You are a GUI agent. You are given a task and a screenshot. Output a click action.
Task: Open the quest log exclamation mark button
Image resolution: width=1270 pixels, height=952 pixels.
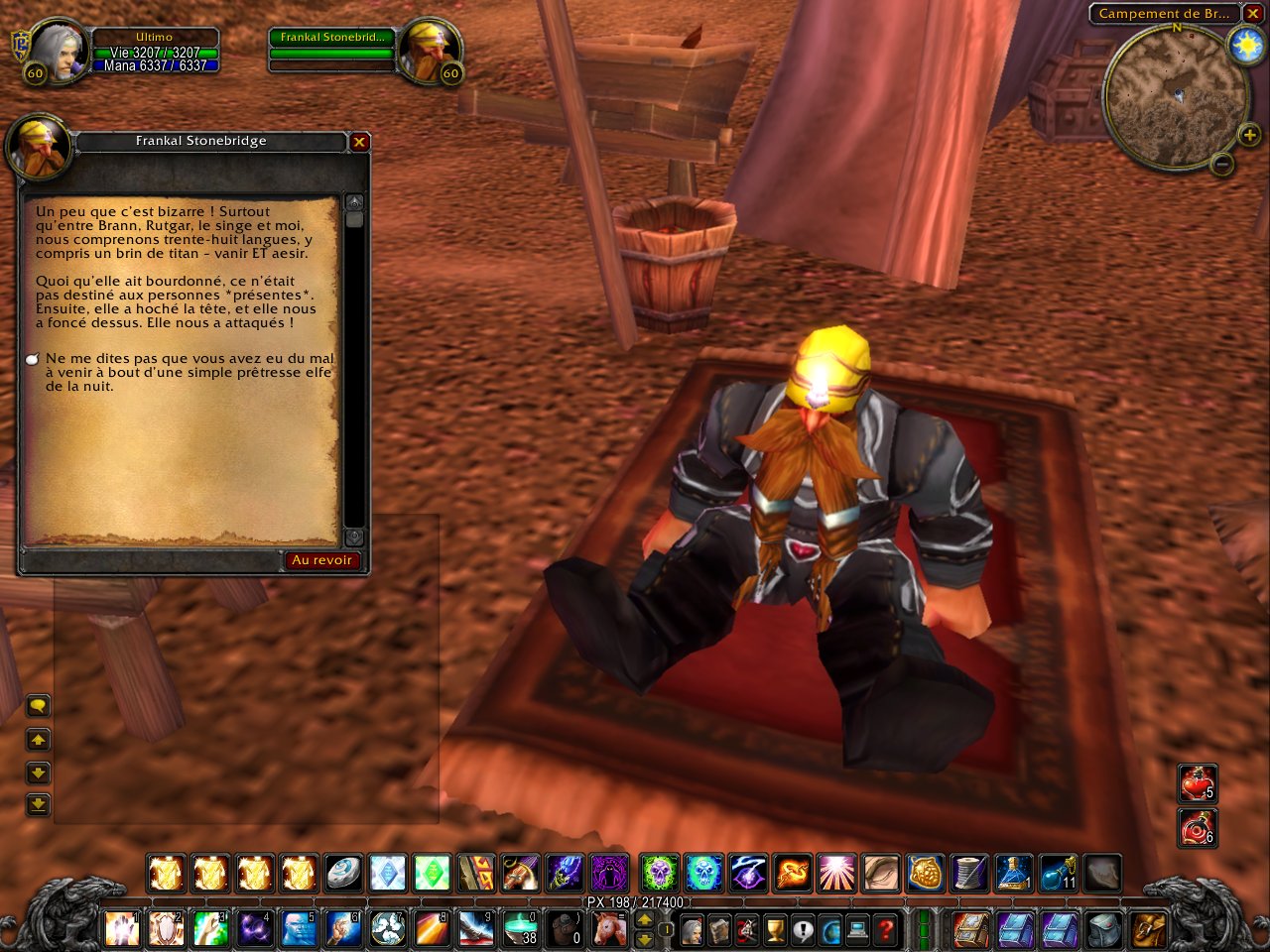(803, 930)
